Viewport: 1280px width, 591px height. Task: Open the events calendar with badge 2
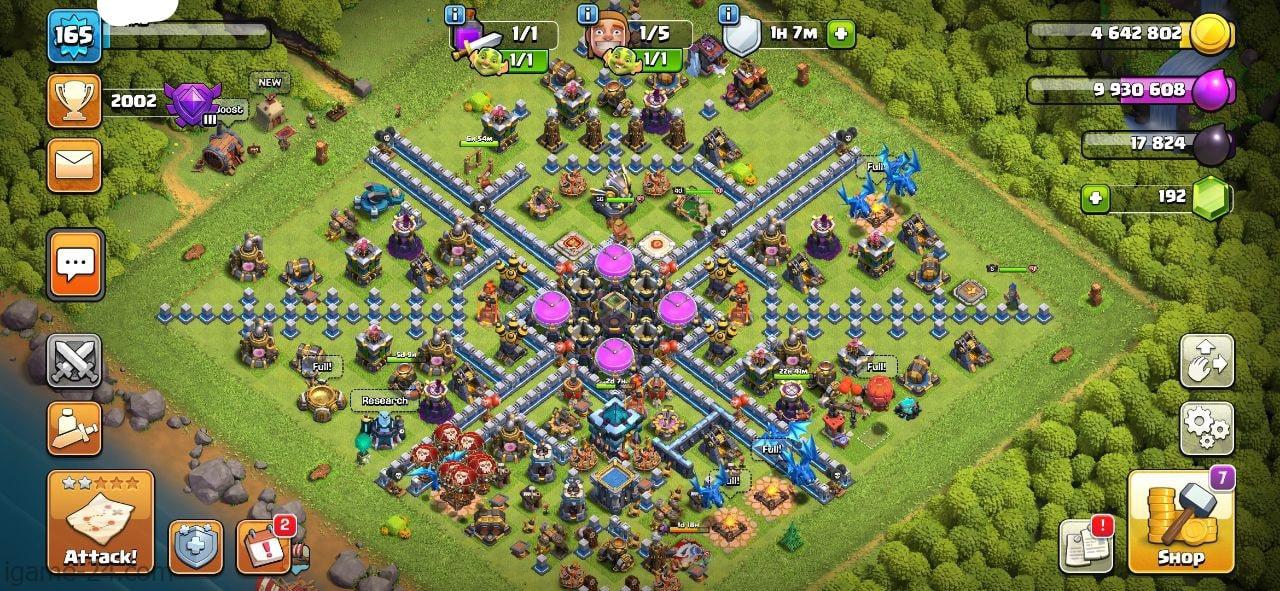coord(264,547)
